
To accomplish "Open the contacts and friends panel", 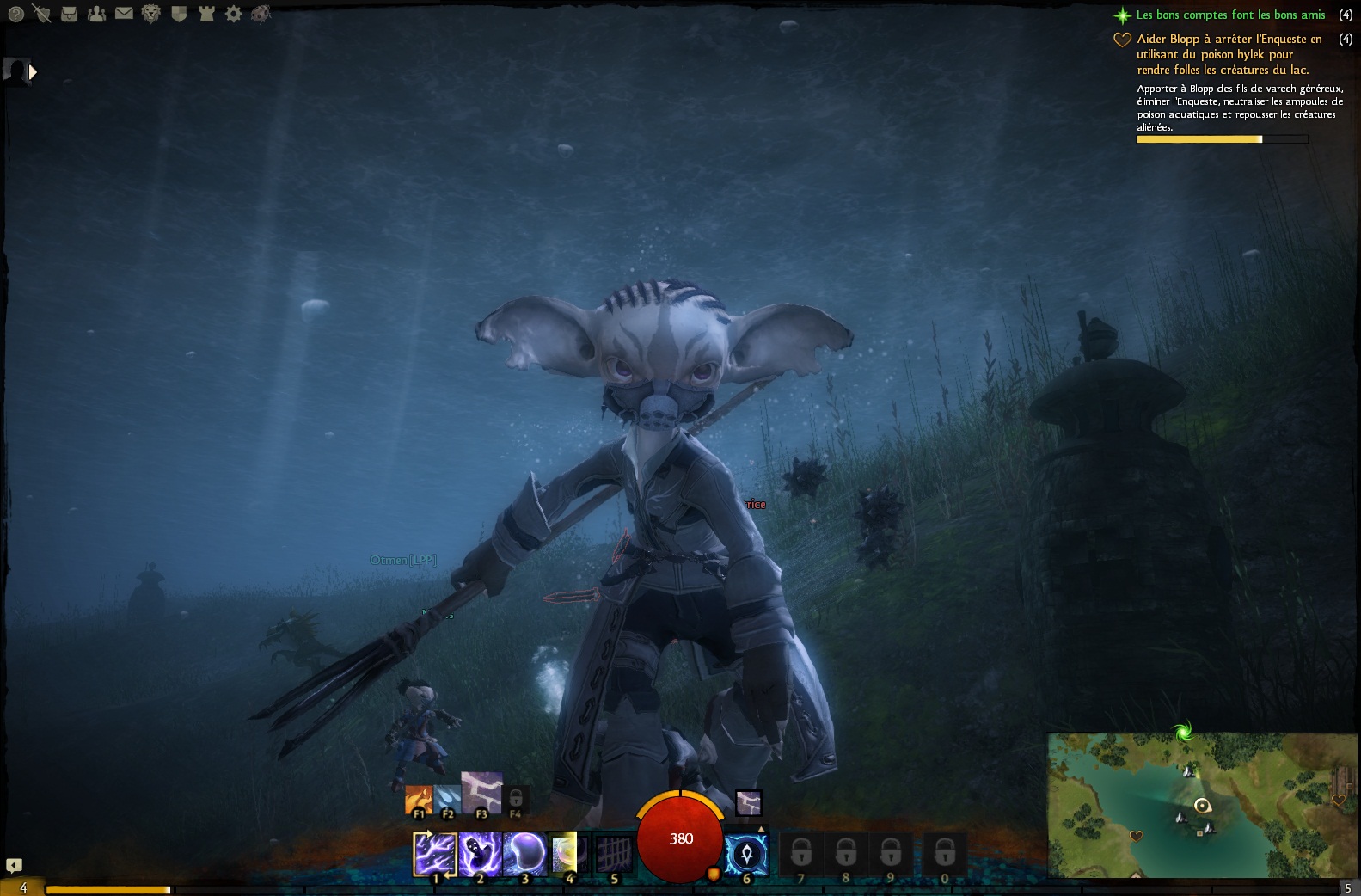I will [96, 14].
